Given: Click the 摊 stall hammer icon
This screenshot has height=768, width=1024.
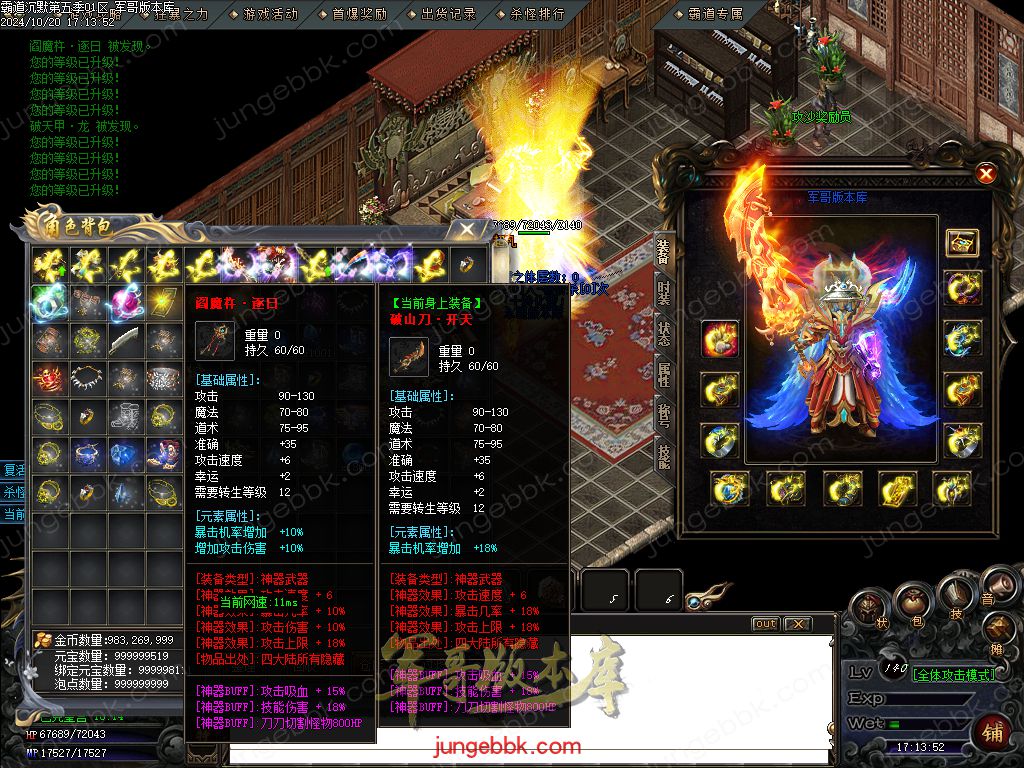Looking at the screenshot, I should pos(1000,630).
